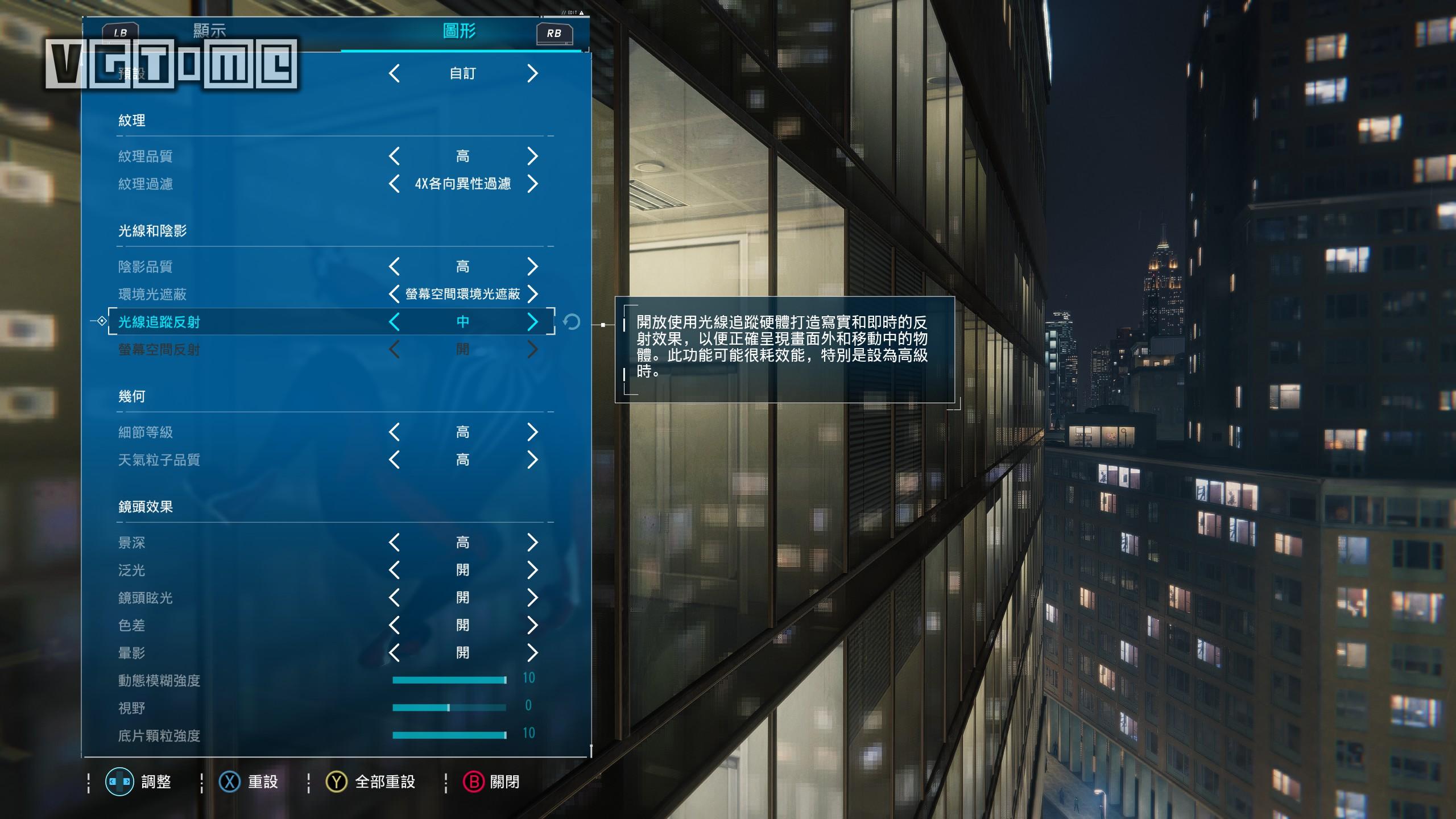1456x819 pixels.
Task: Click the right arrow for 預設 preset
Action: [x=532, y=73]
